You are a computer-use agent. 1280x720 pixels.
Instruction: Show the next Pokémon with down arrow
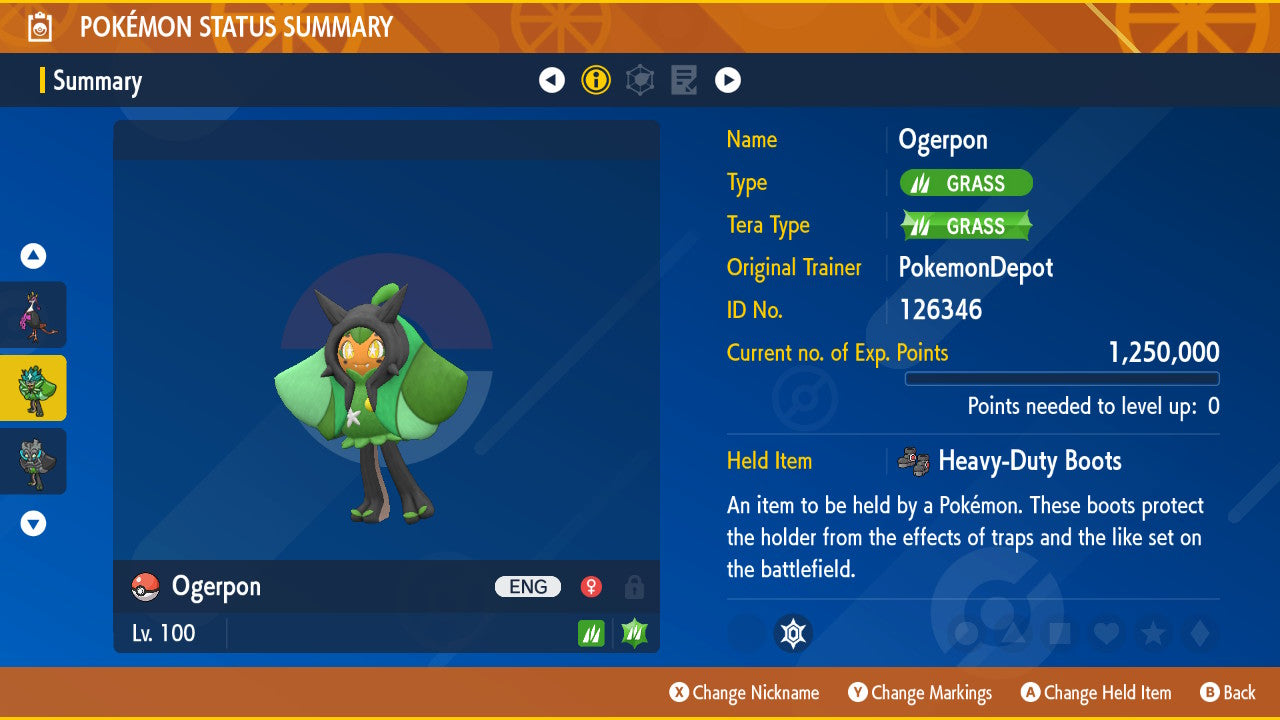point(33,523)
